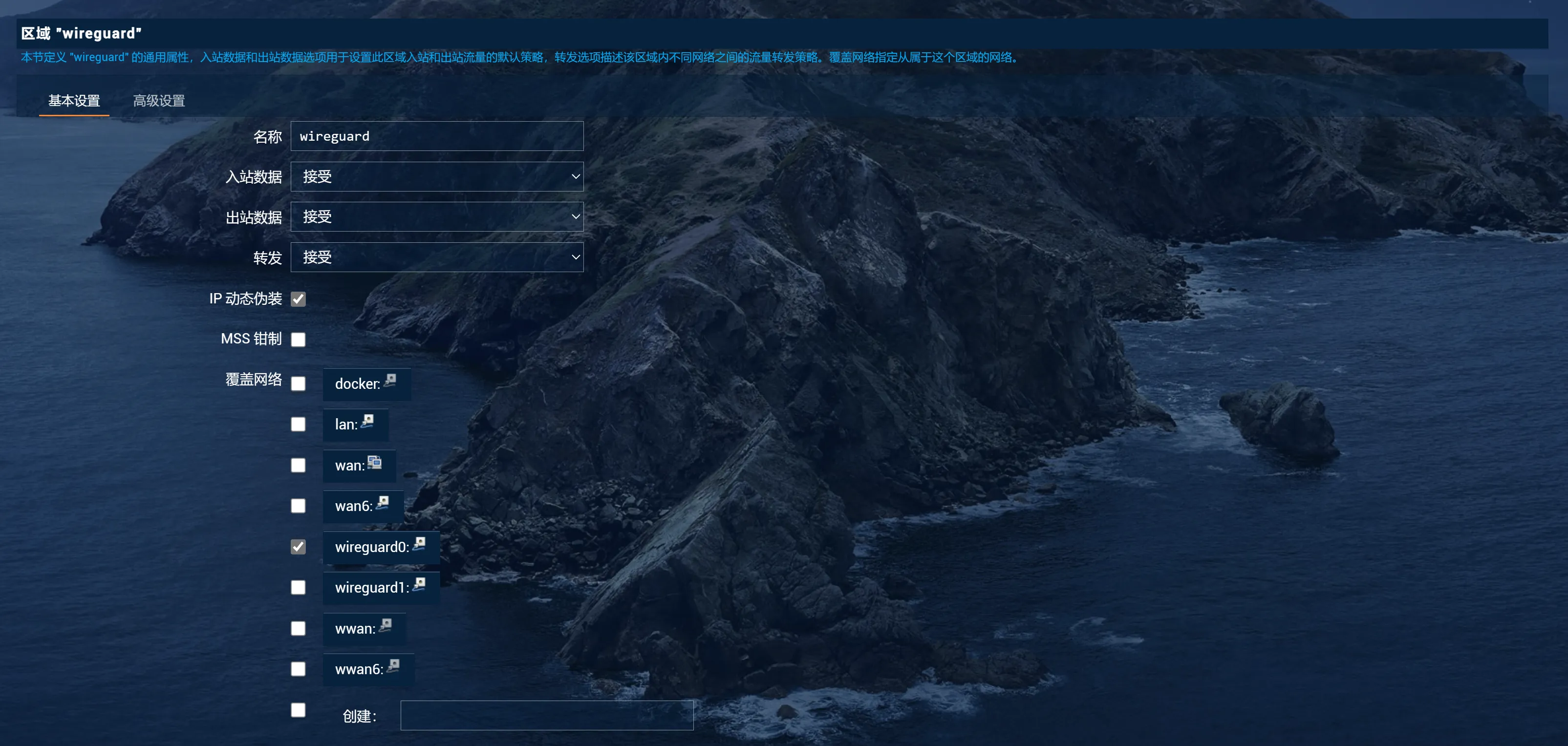Select the 基本设置 tab
The height and width of the screenshot is (746, 1568).
[74, 101]
